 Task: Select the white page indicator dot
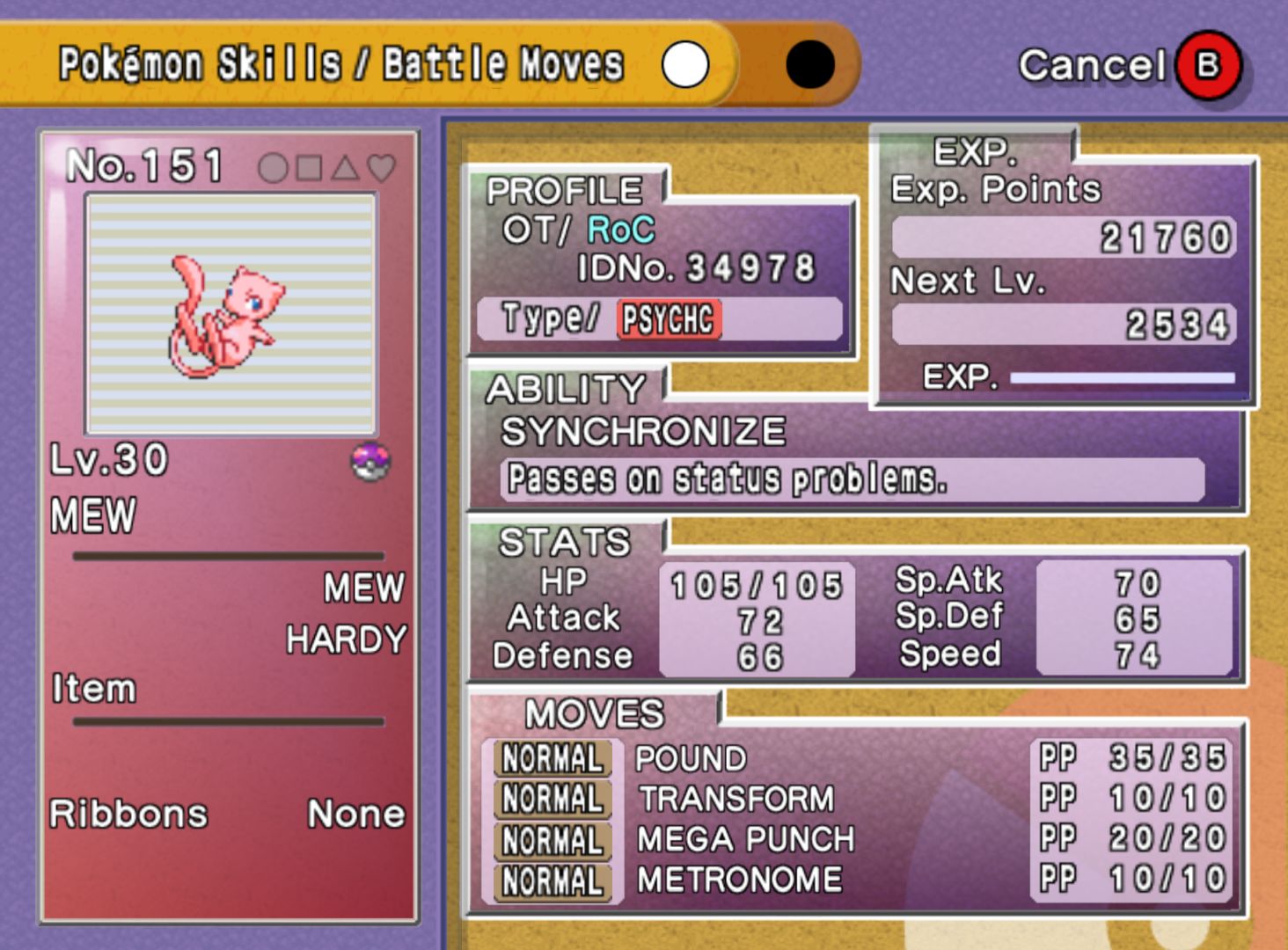pos(685,65)
